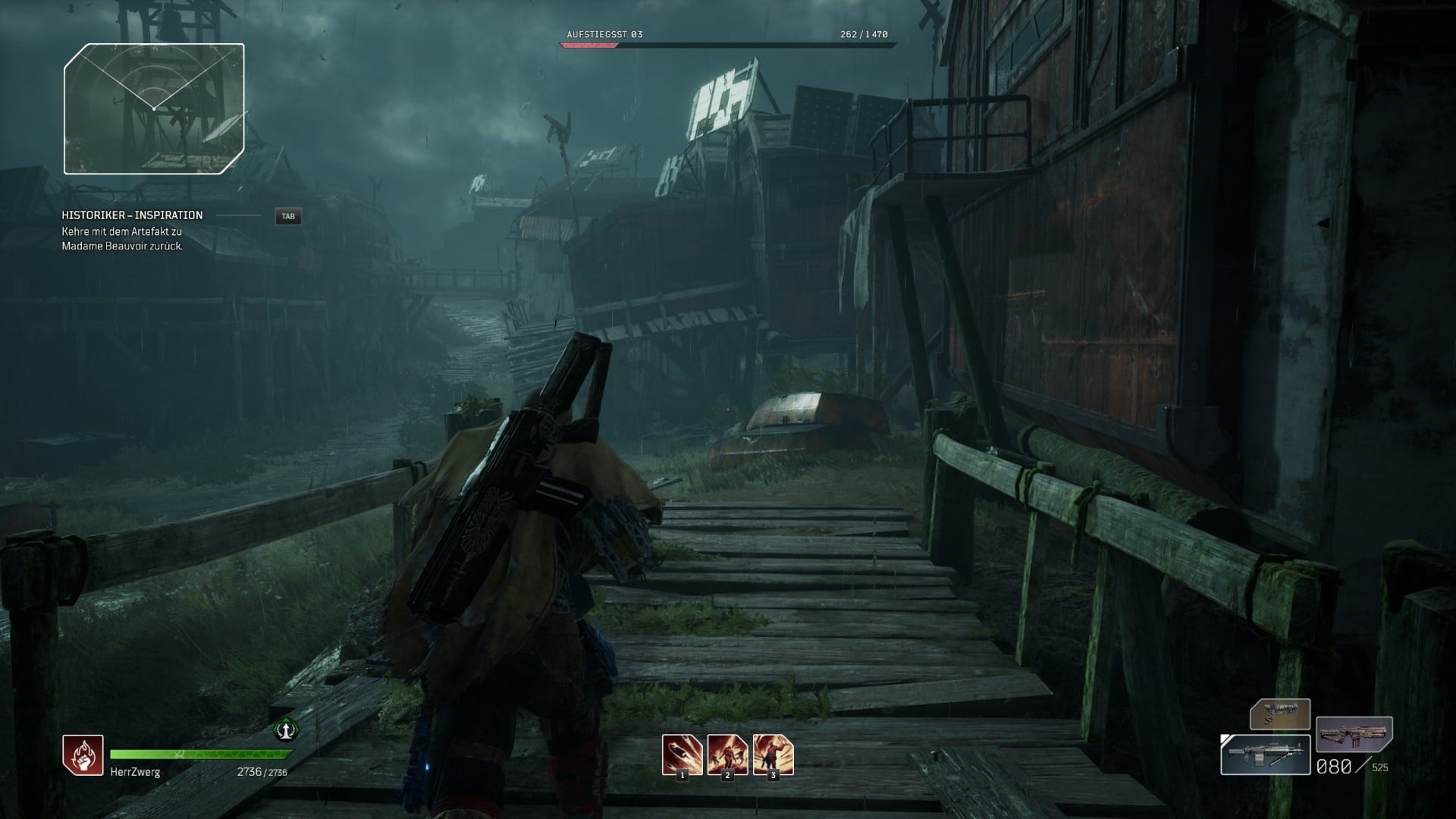
Task: Switch to the assault rifle weapon slot
Action: 1354,734
